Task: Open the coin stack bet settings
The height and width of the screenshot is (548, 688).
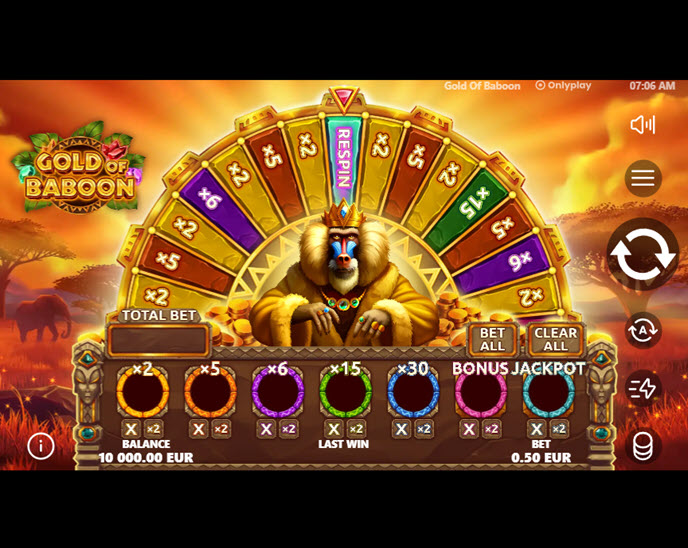Action: pos(643,445)
